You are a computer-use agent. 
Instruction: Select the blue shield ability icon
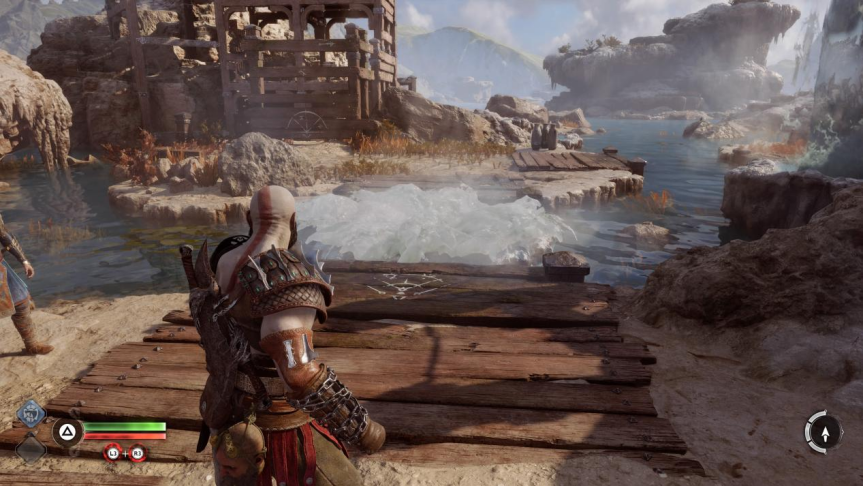(x=31, y=412)
